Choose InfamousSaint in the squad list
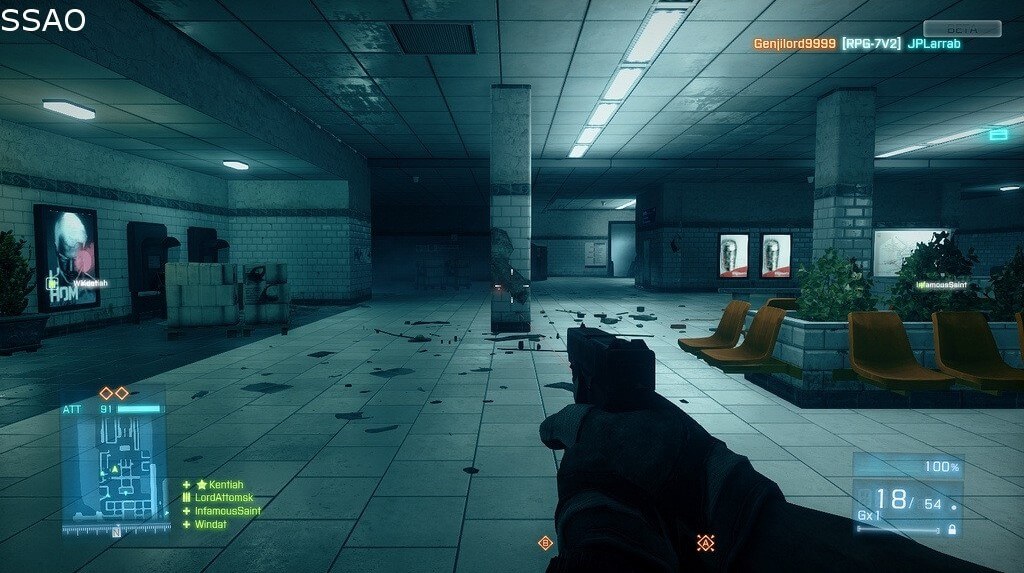Image resolution: width=1024 pixels, height=573 pixels. coord(227,511)
